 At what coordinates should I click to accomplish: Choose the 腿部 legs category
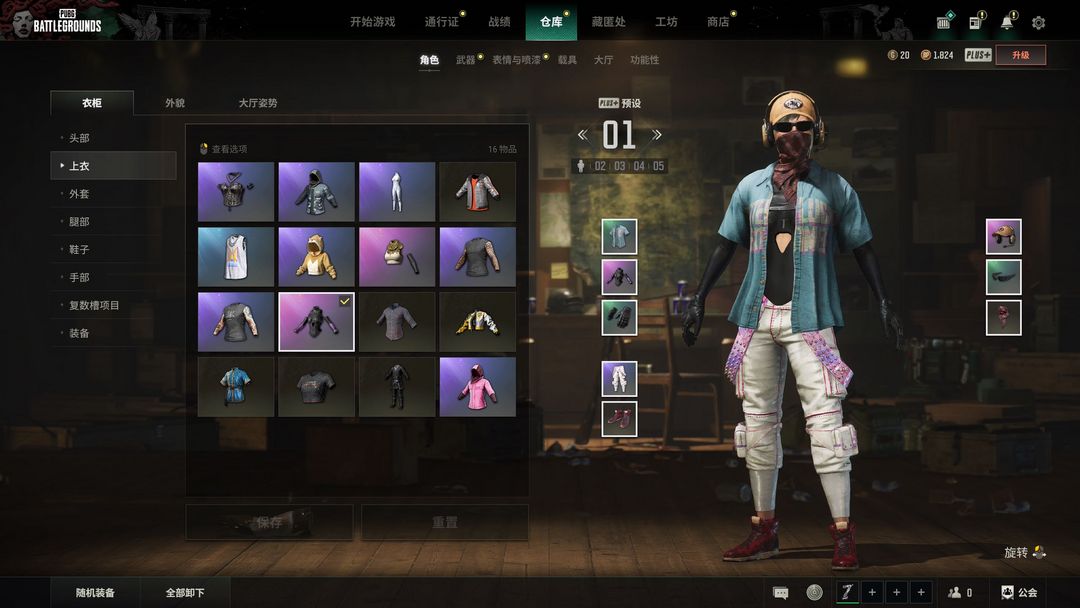[80, 222]
